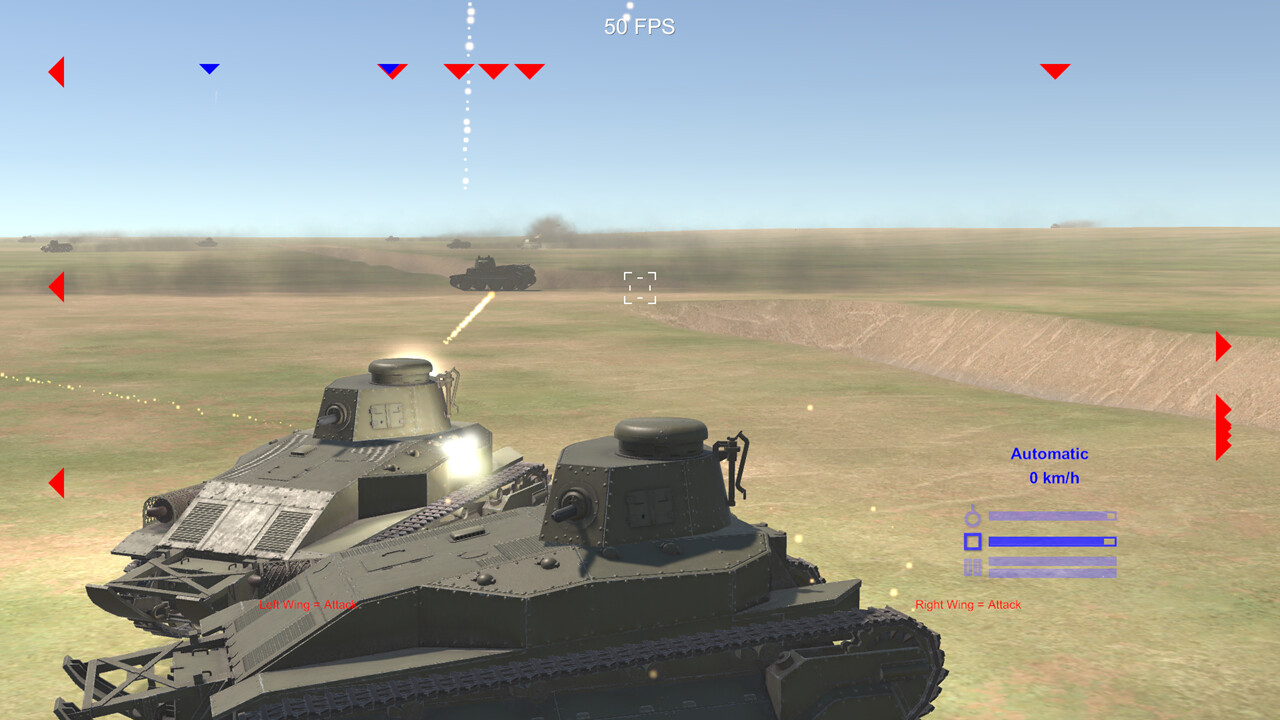The image size is (1280, 720).
Task: Click the Left Wing = Attack order label
Action: pyautogui.click(x=308, y=604)
